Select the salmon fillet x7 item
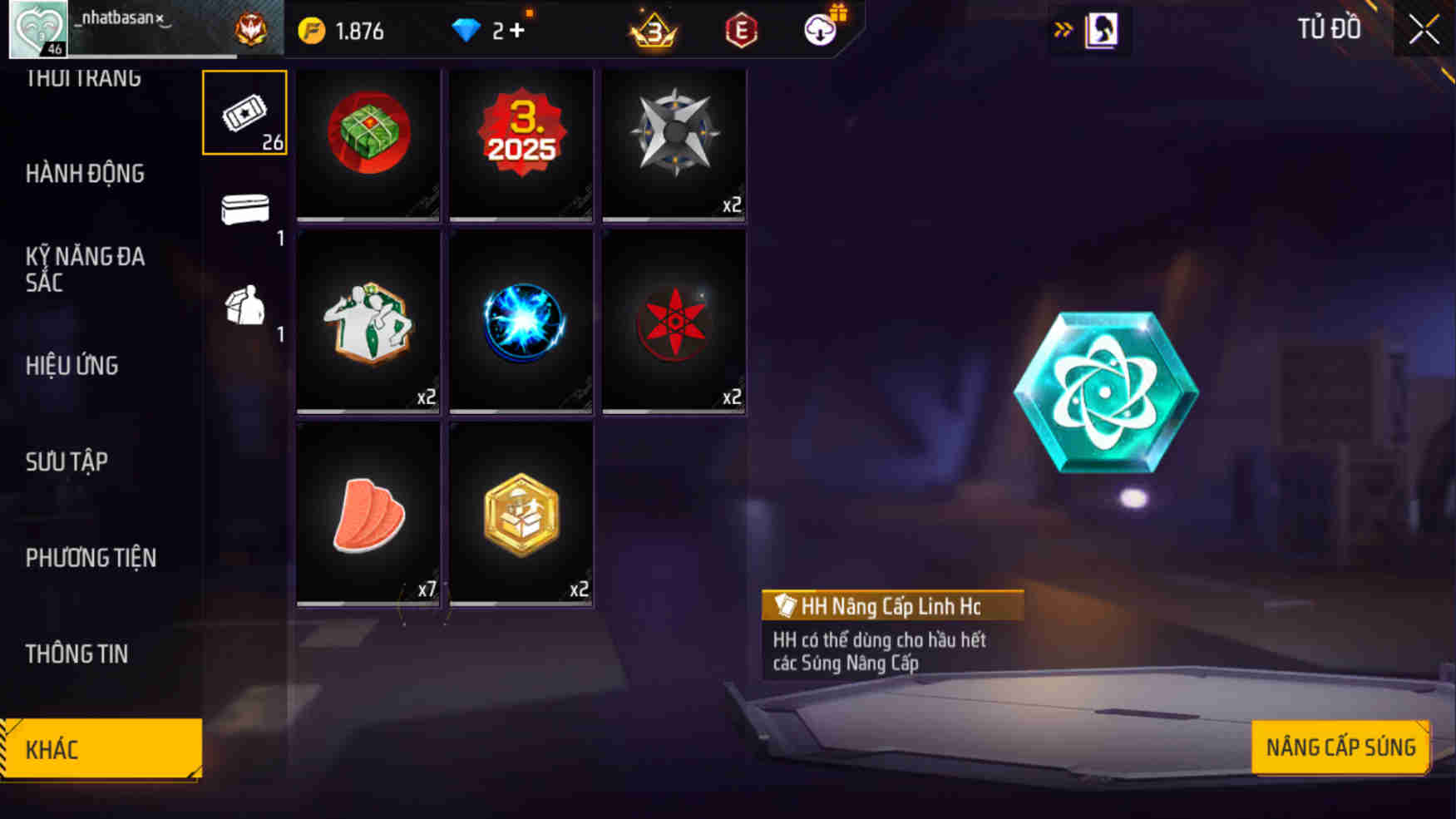The width and height of the screenshot is (1456, 819). click(x=367, y=514)
